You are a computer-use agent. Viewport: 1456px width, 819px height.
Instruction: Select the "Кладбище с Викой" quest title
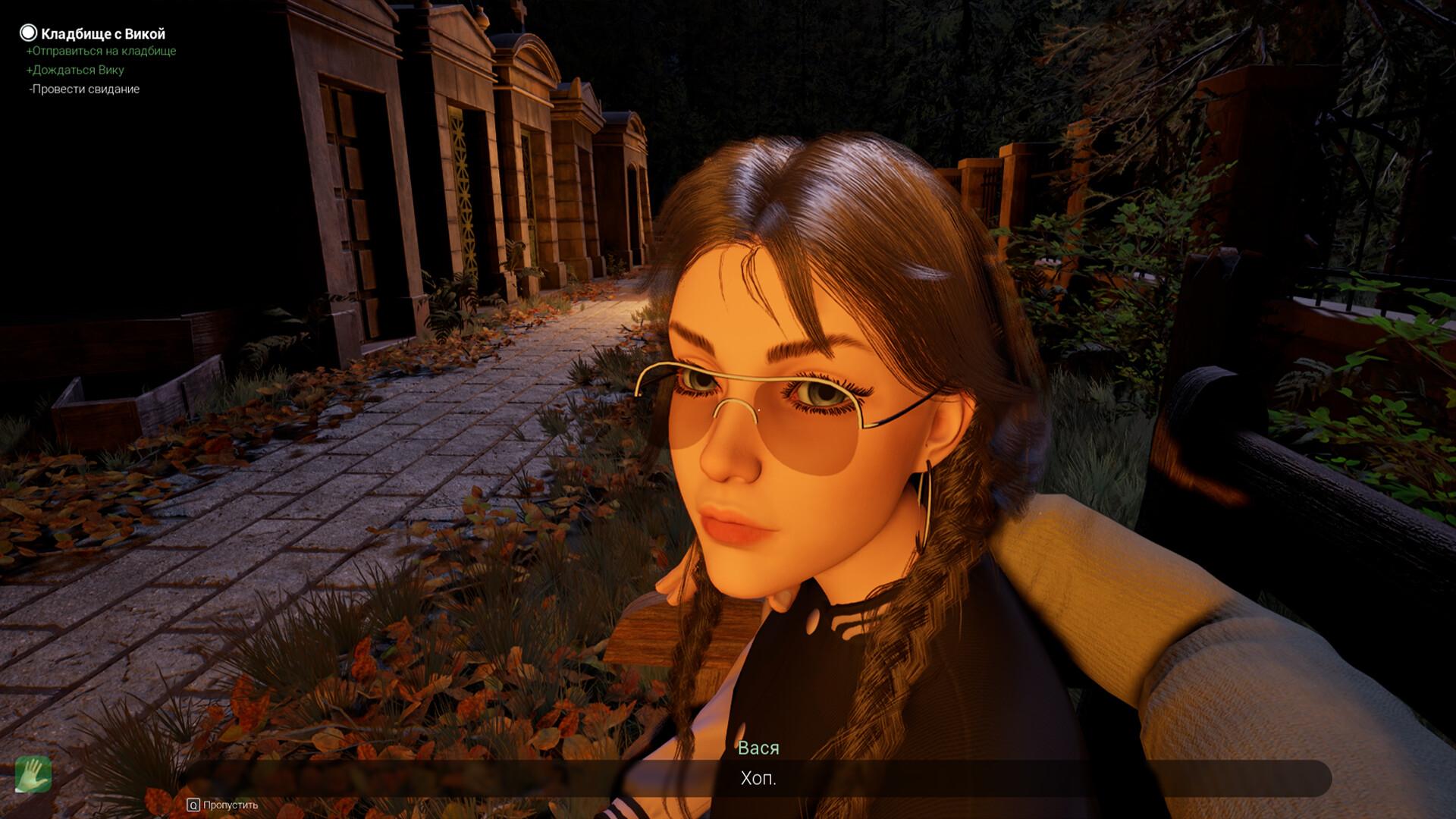(102, 33)
